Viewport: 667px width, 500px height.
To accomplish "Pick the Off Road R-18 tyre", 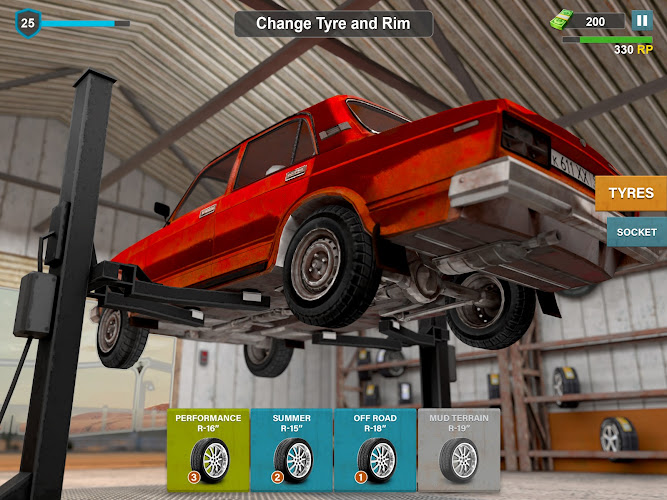I will tap(374, 449).
